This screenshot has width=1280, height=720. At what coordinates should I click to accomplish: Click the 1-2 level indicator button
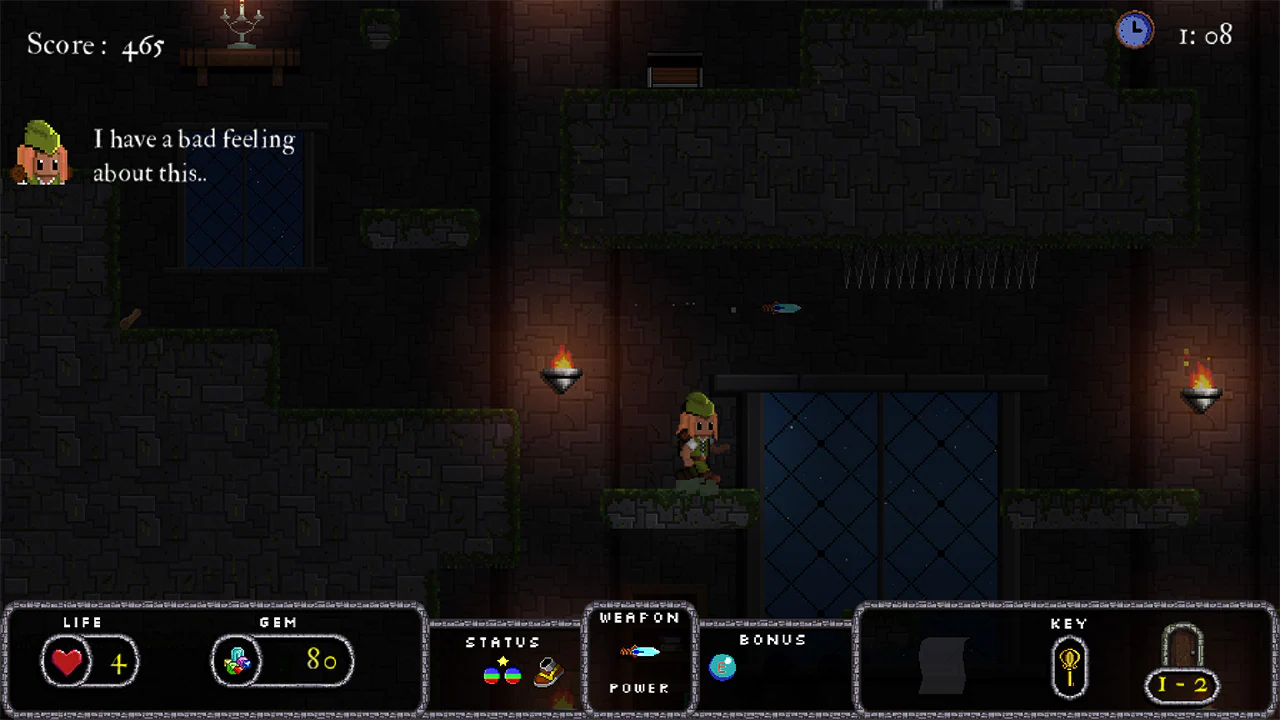pyautogui.click(x=1182, y=686)
